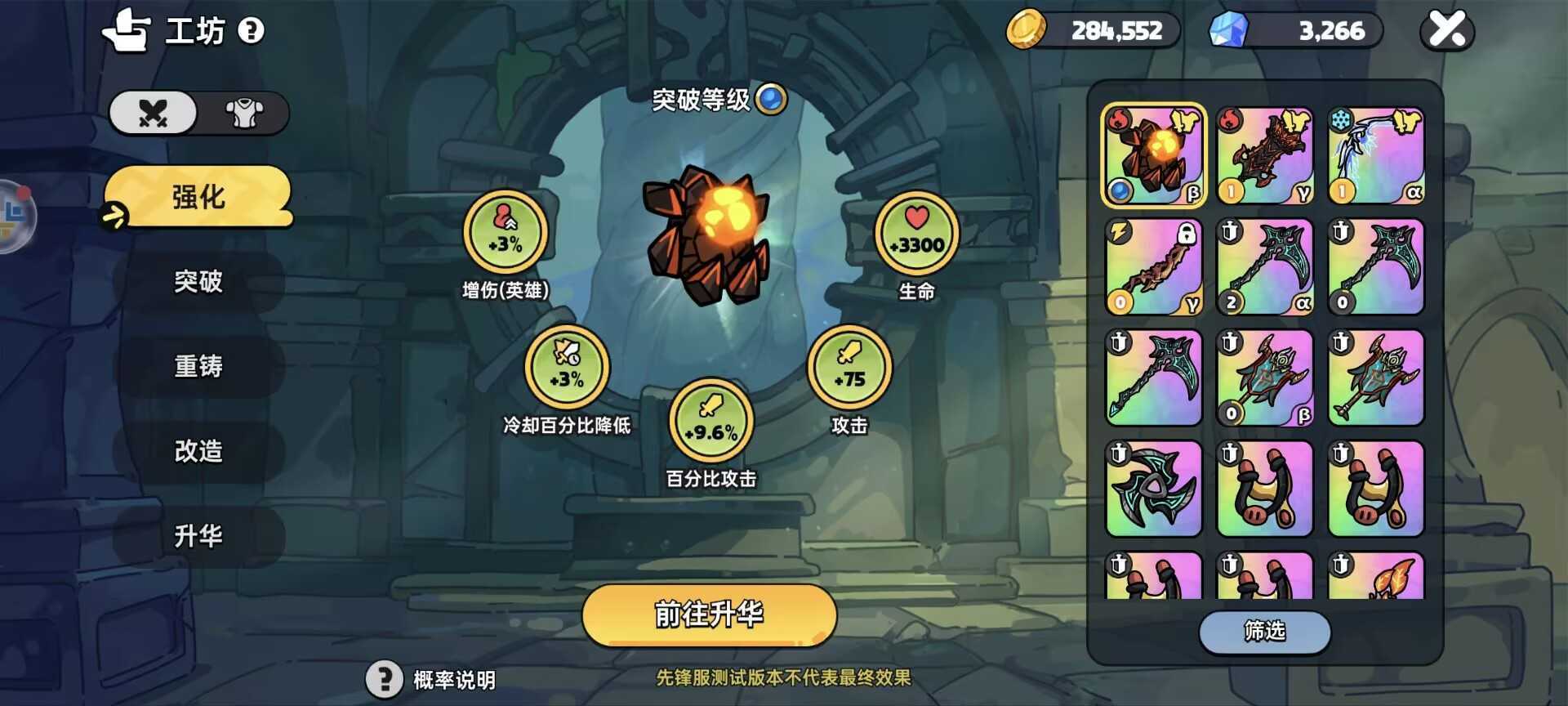The image size is (1568, 706).
Task: Select the blue lightning dragon weapon thumbnail
Action: pos(1375,152)
